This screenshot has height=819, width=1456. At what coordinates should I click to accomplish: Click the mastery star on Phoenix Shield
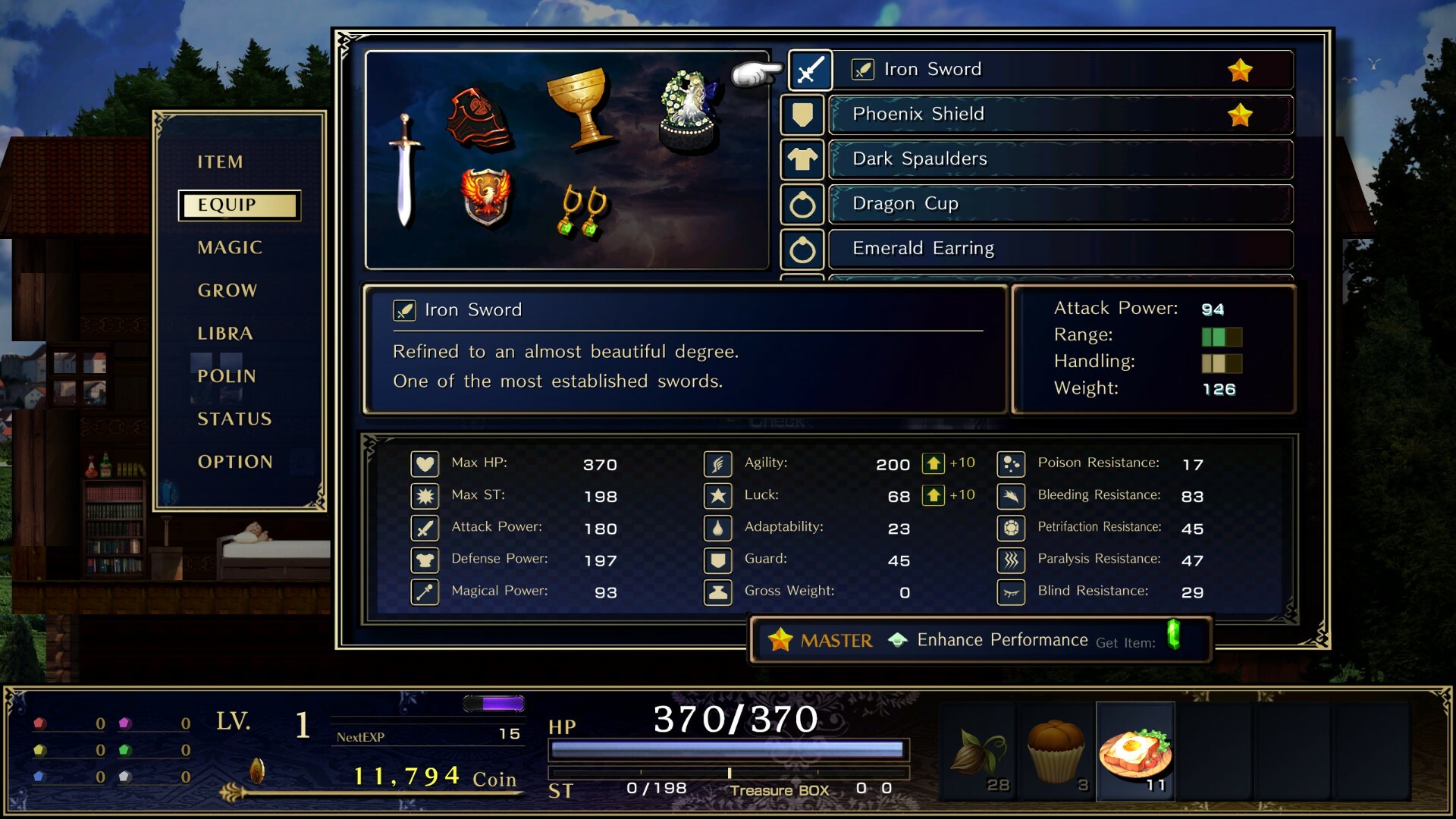1241,115
